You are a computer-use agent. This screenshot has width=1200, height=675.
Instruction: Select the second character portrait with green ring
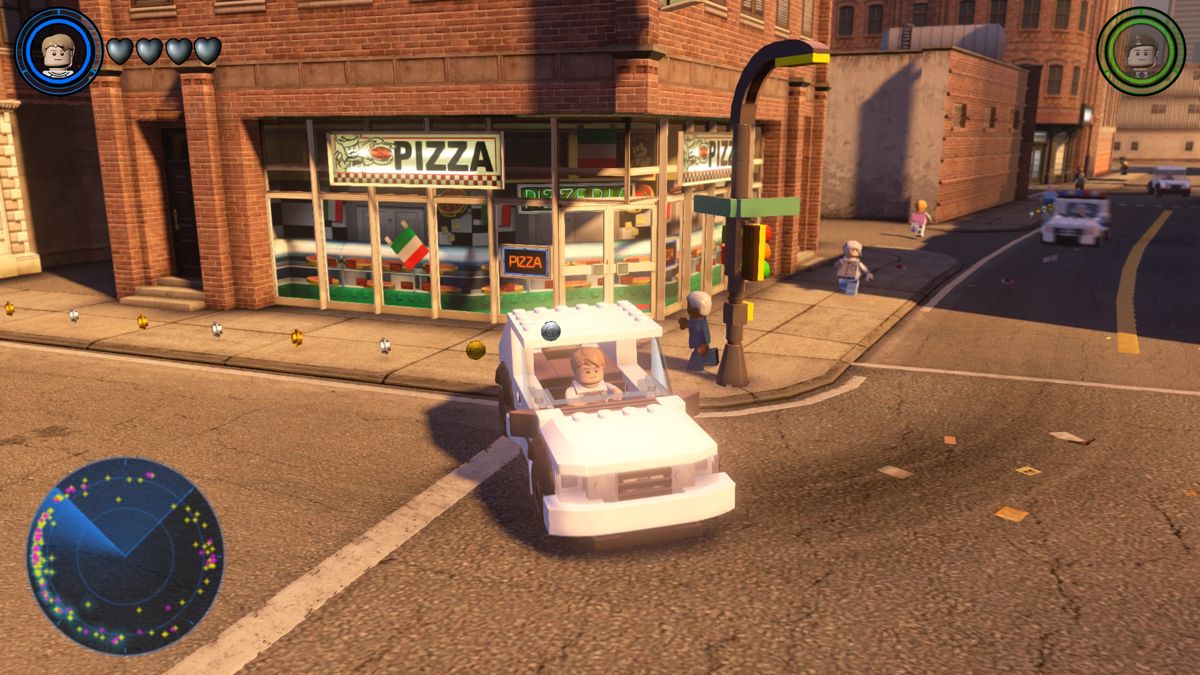pyautogui.click(x=1140, y=50)
